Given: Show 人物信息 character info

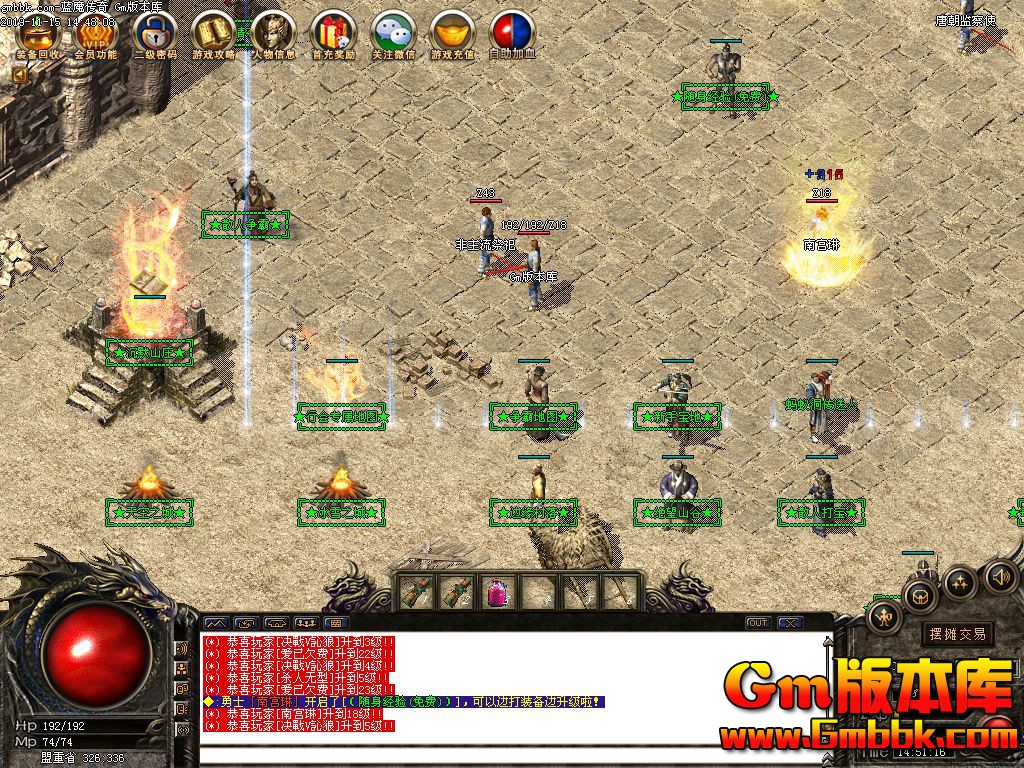Looking at the screenshot, I should tap(273, 35).
